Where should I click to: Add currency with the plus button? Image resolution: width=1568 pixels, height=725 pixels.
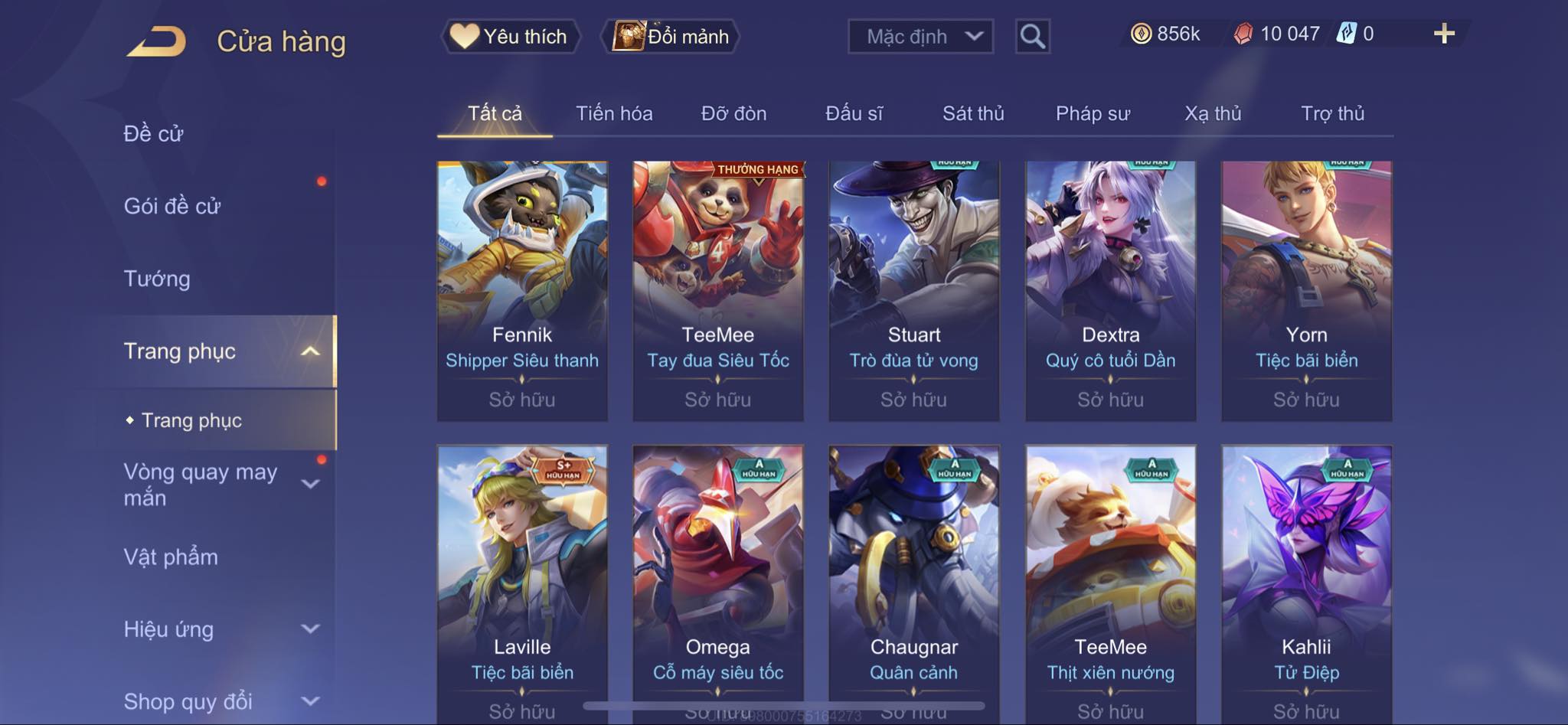coord(1443,34)
